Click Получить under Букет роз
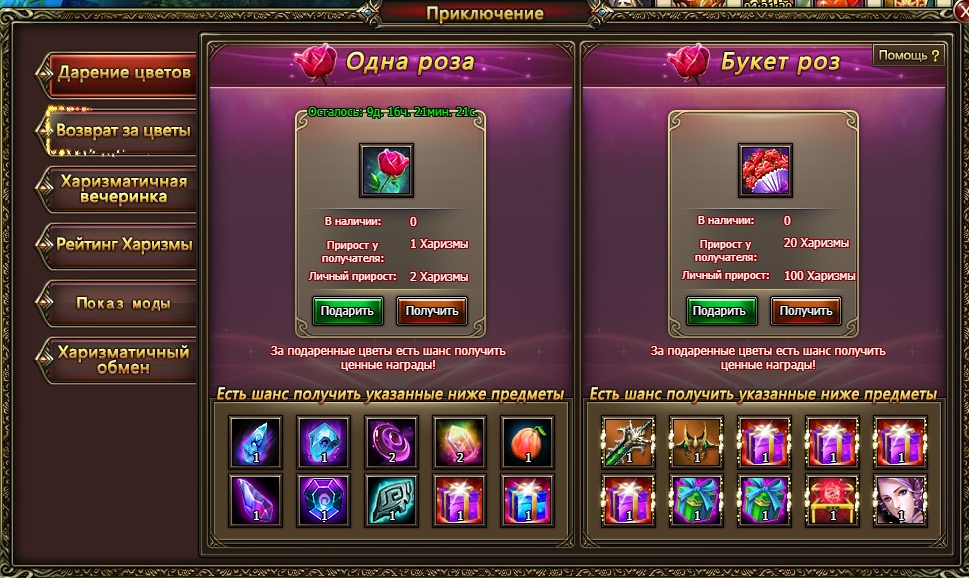 tap(805, 311)
